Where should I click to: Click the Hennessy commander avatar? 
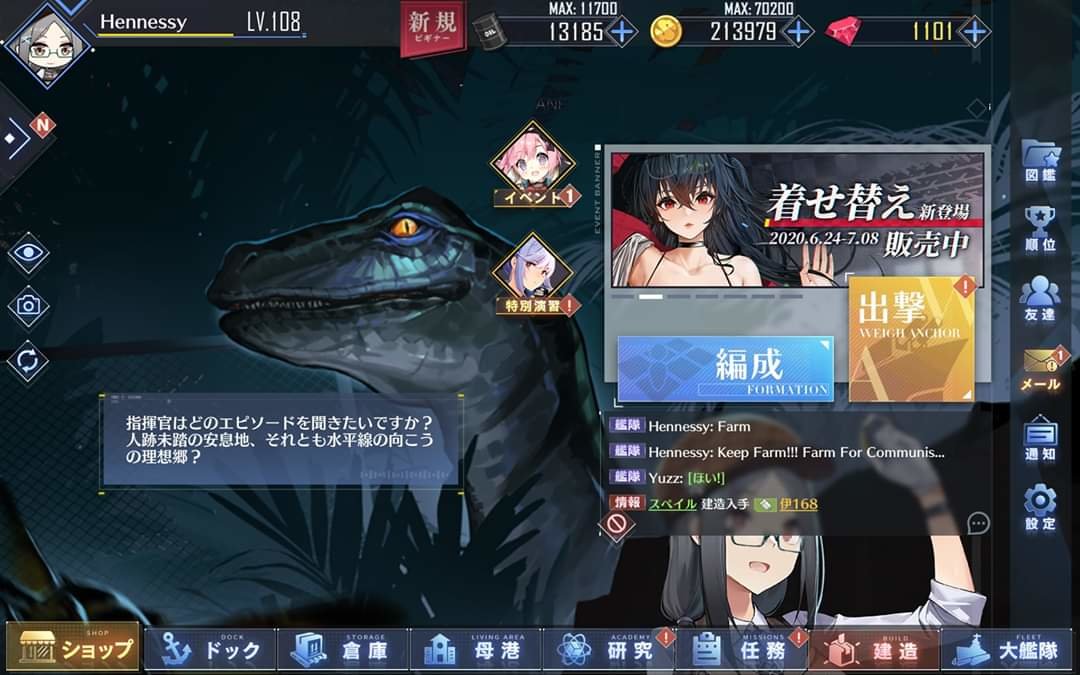(47, 40)
